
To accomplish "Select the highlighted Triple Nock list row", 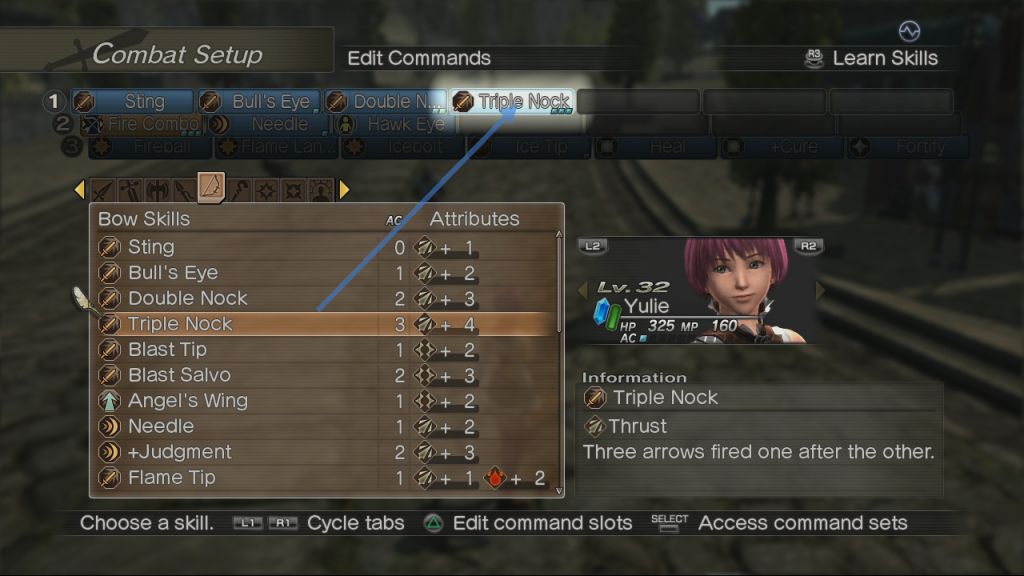I will pos(180,324).
